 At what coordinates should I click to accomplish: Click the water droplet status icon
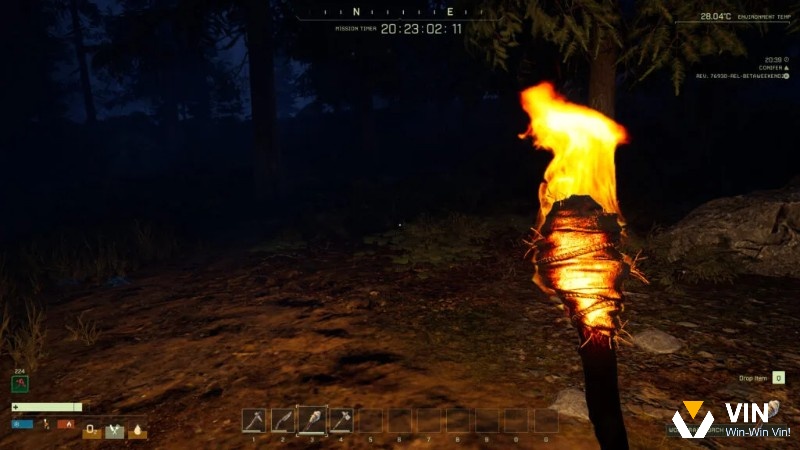pyautogui.click(x=137, y=431)
